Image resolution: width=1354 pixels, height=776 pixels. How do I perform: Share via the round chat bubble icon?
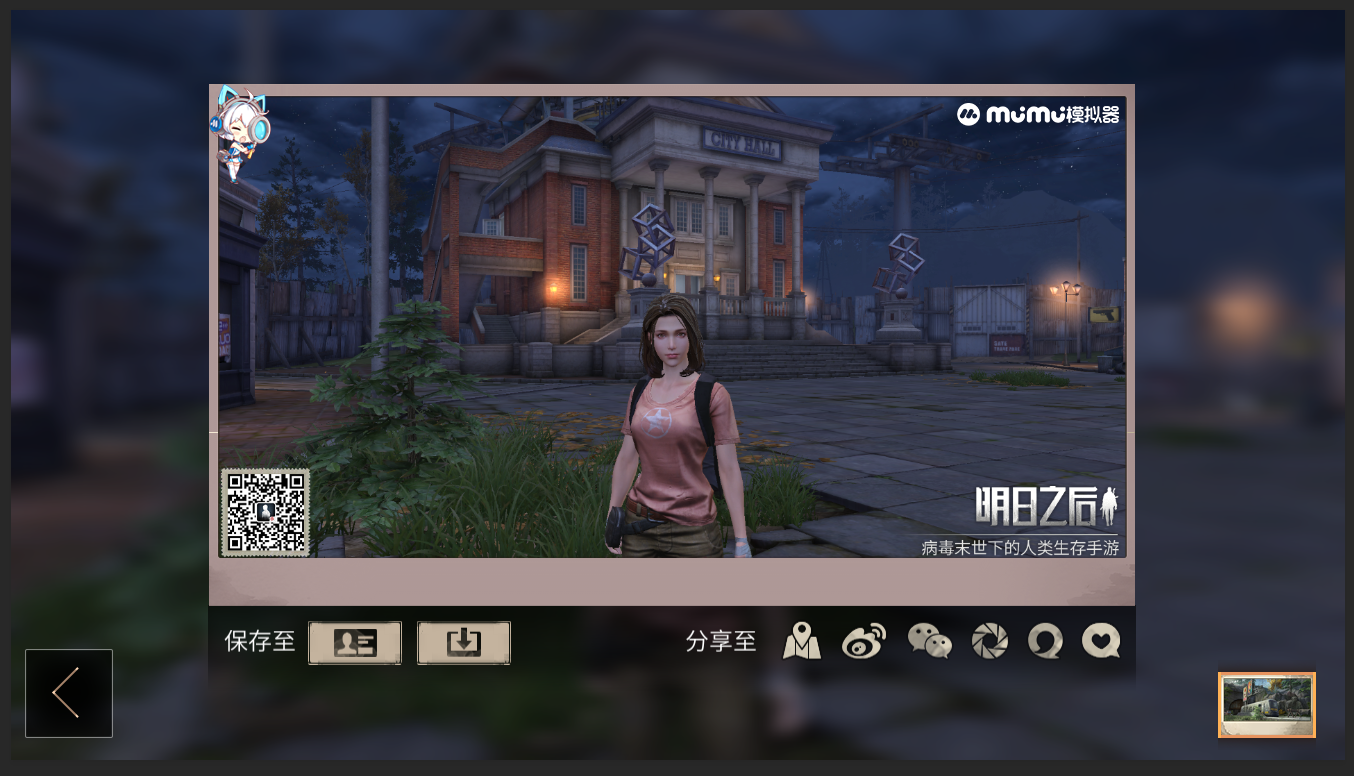coord(1045,641)
